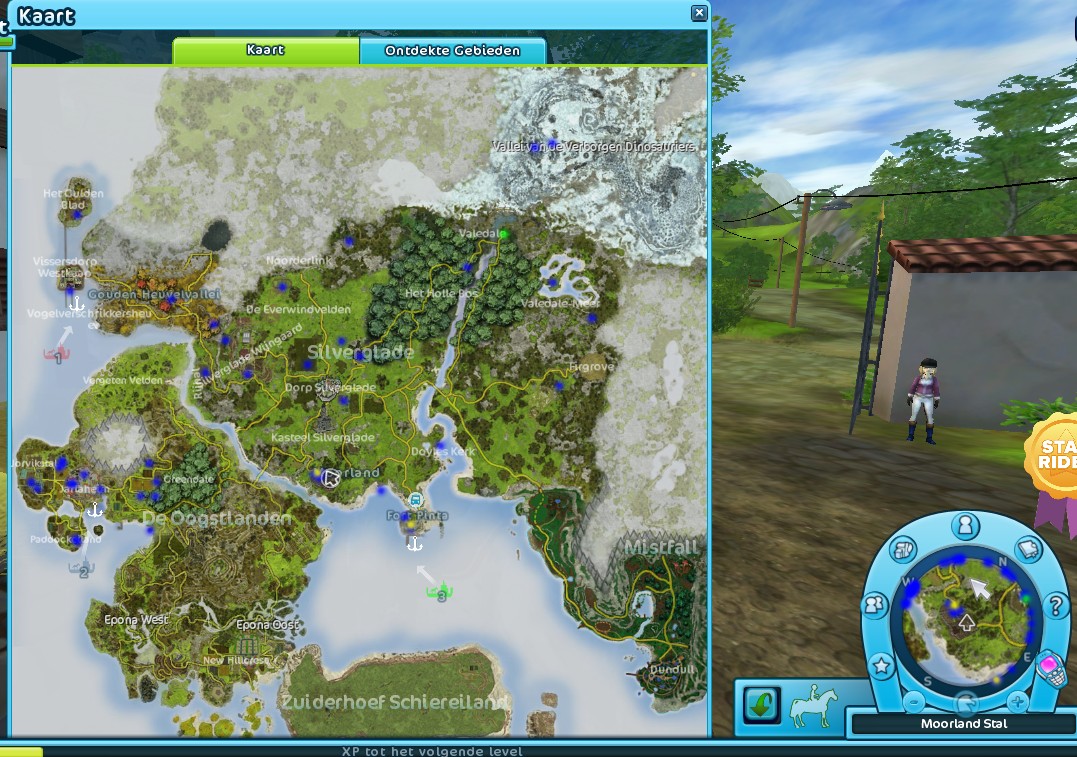Click the green dot marker at Valedale
This screenshot has width=1077, height=757.
[x=505, y=235]
